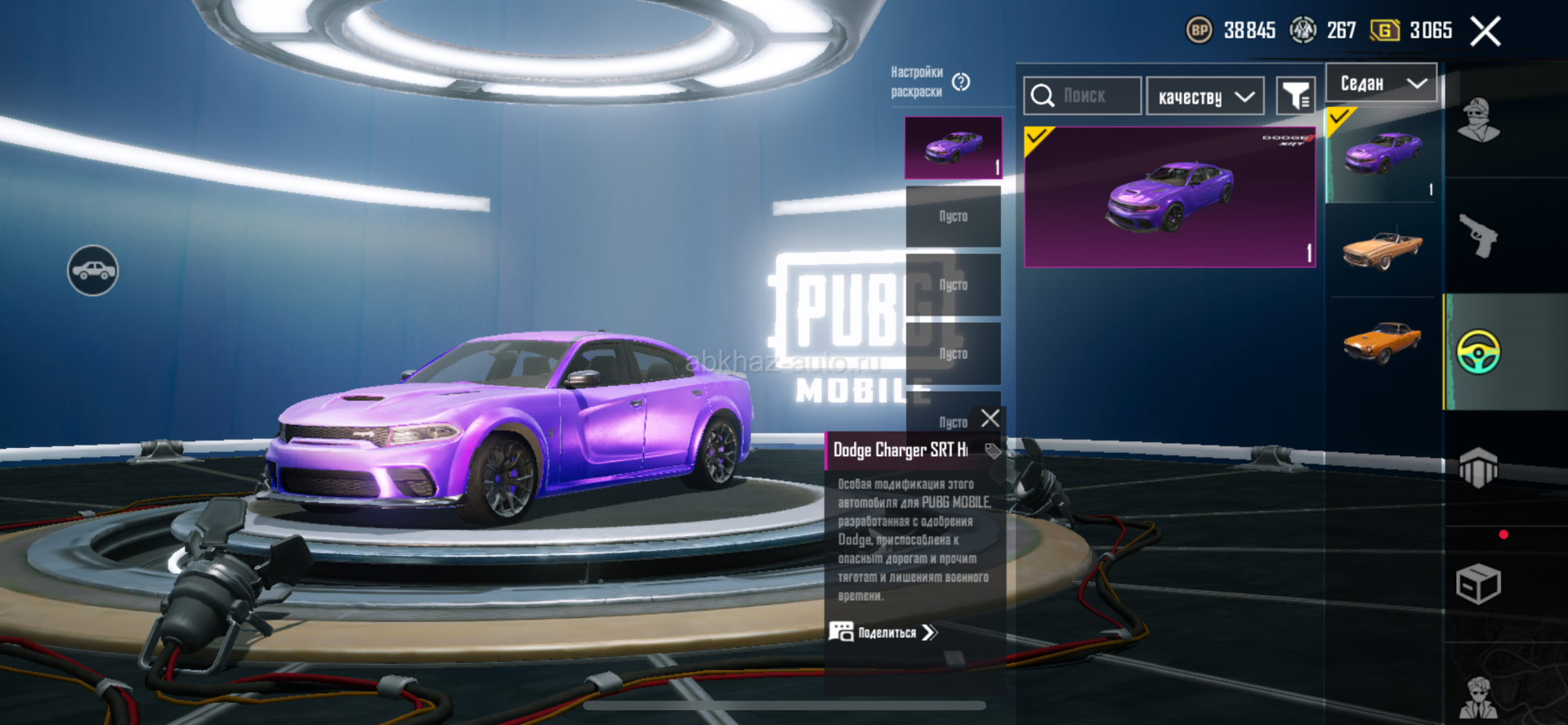Open the filter funnel button
This screenshot has width=1568, height=725.
(x=1296, y=97)
